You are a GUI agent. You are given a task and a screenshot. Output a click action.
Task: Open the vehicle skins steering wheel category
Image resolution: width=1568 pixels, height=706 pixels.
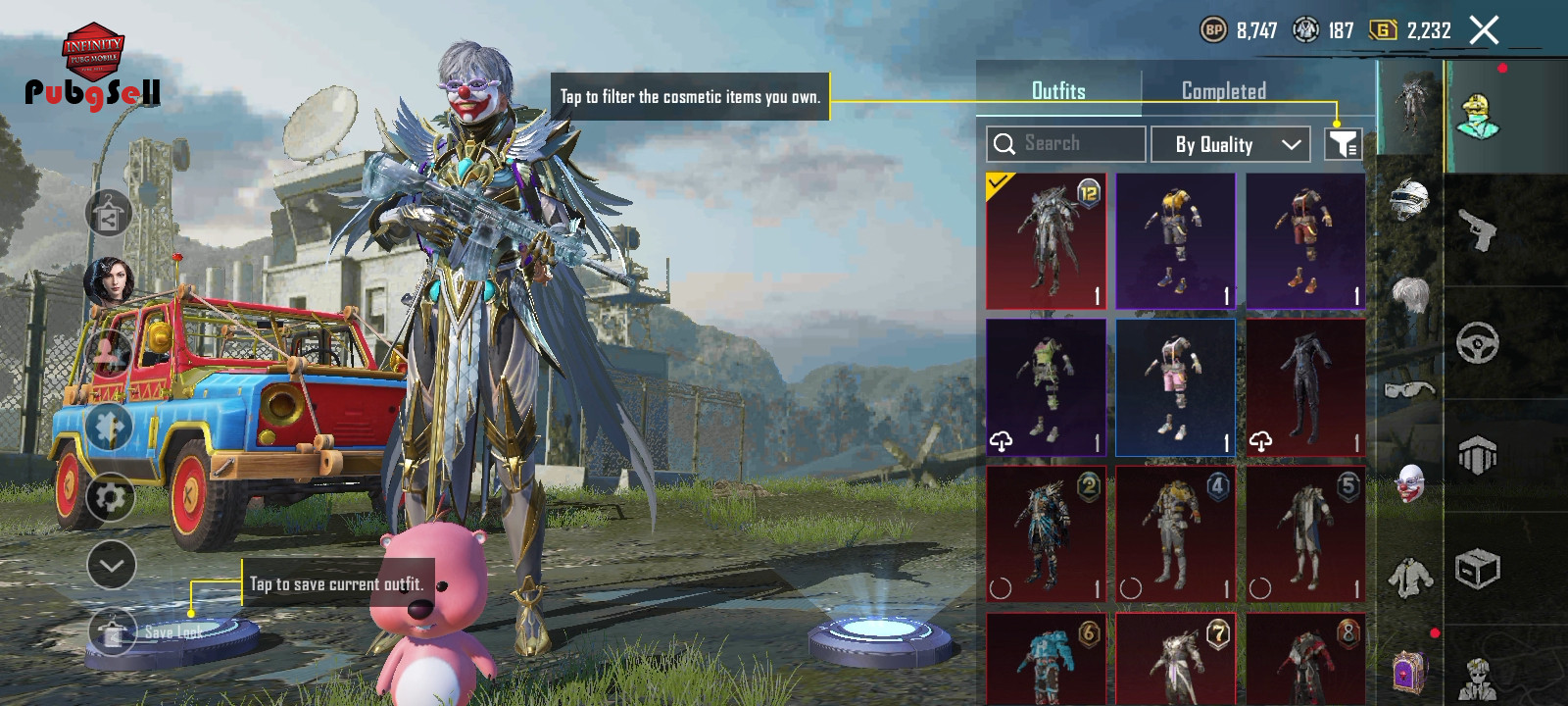[x=1478, y=343]
